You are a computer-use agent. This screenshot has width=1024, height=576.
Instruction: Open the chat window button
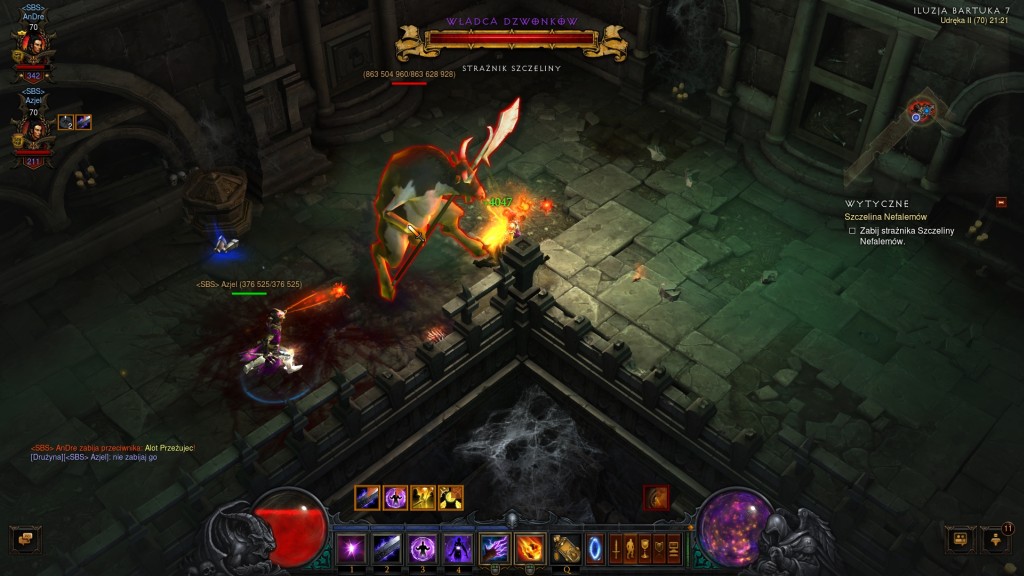(x=23, y=539)
